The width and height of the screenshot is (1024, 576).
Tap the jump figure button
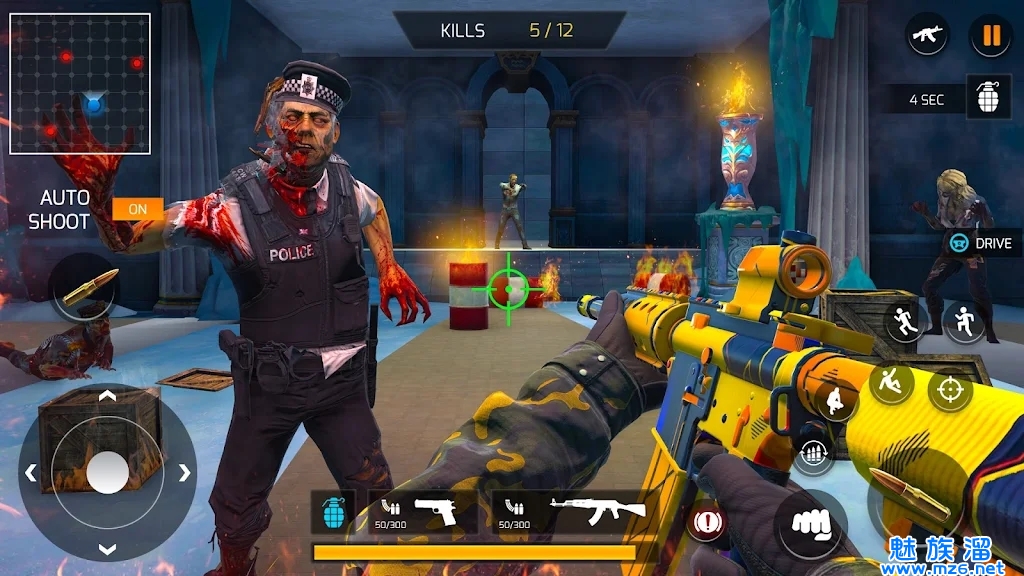coord(964,322)
